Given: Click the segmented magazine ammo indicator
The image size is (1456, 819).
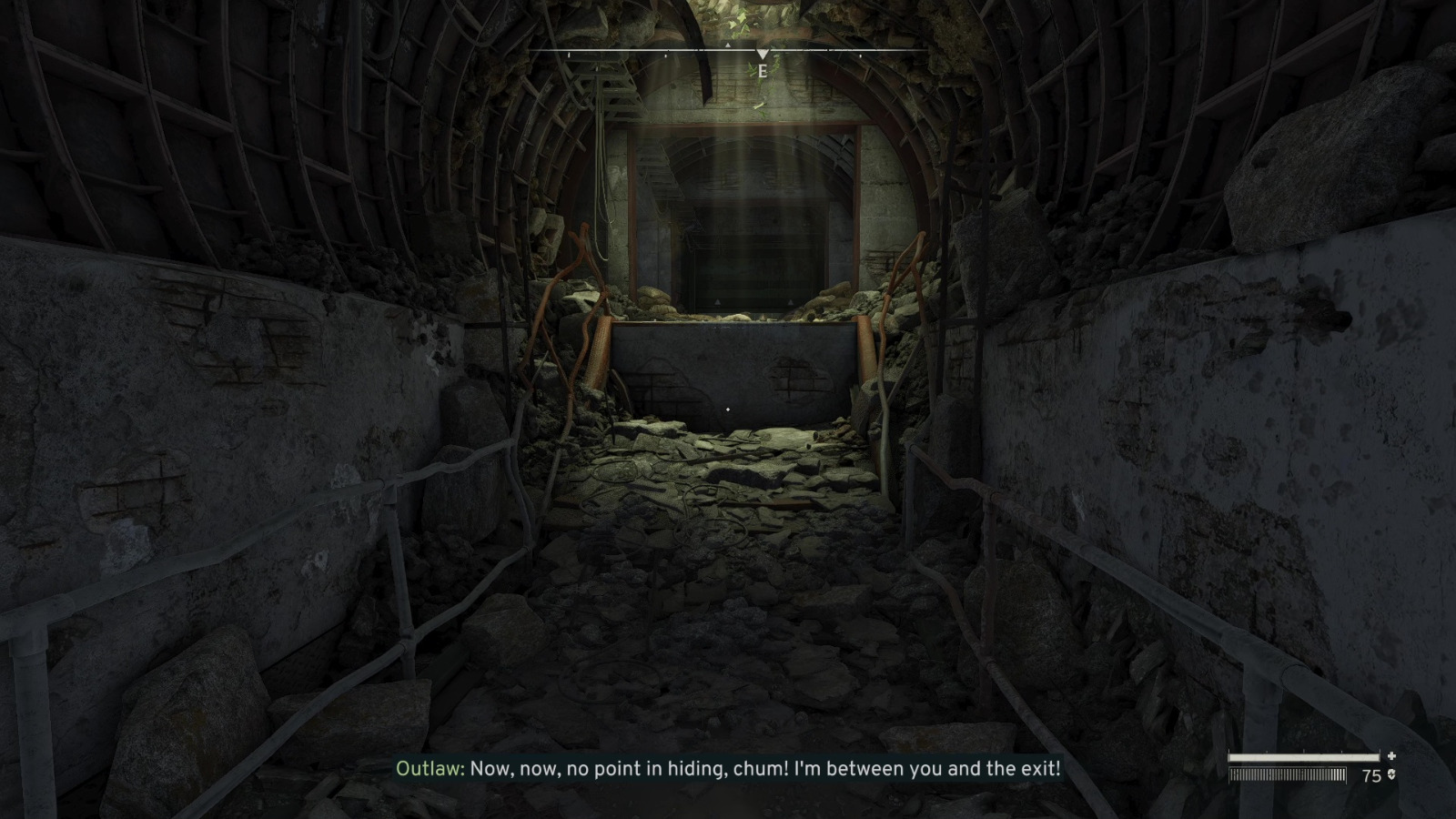Looking at the screenshot, I should [x=1286, y=774].
